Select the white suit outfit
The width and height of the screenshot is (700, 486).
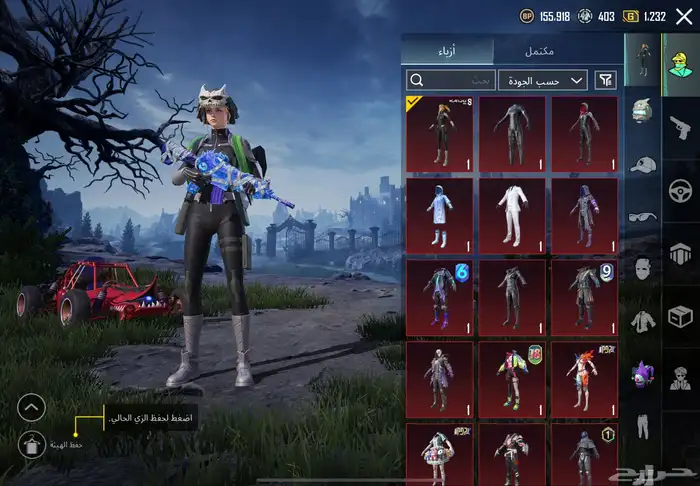point(511,215)
